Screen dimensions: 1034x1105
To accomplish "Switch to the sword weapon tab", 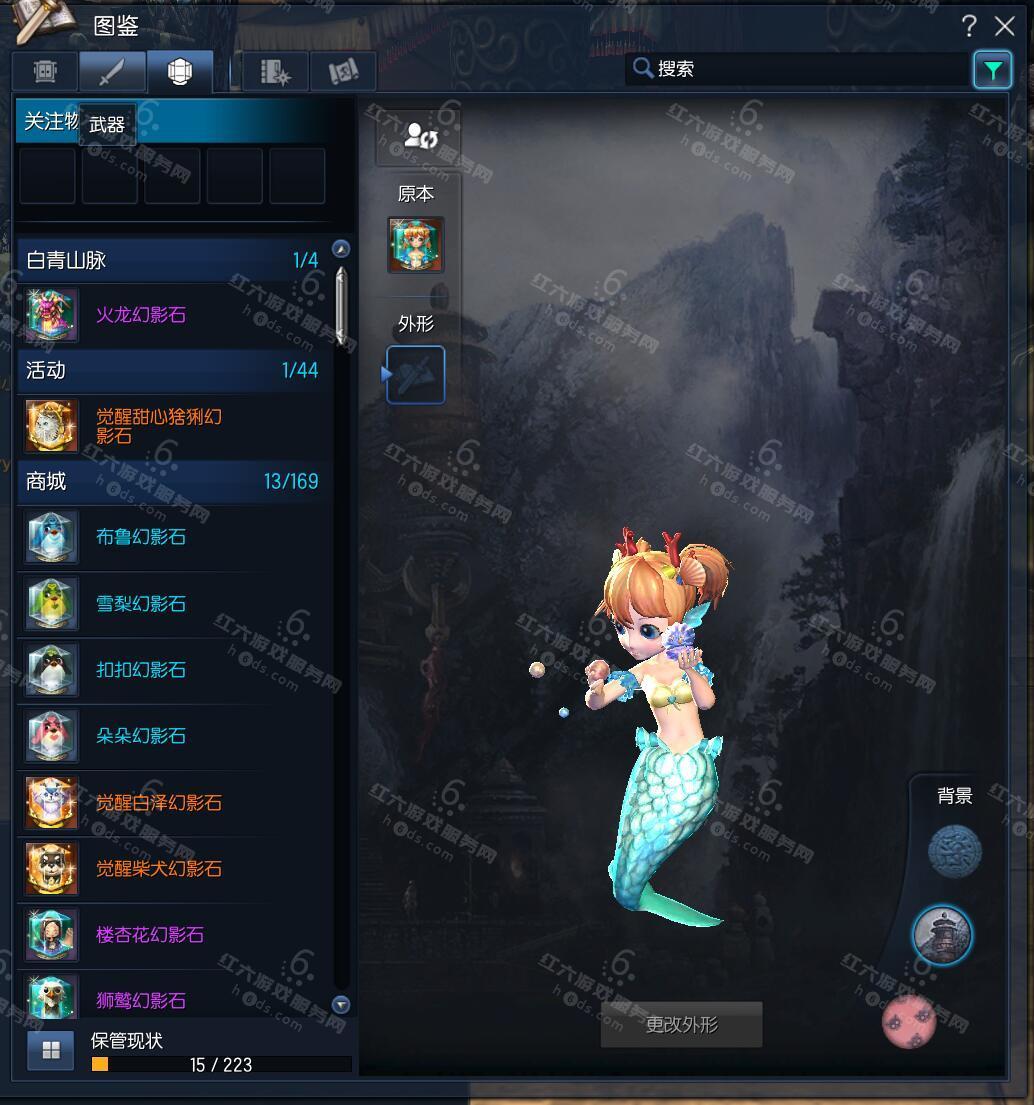I will 113,72.
